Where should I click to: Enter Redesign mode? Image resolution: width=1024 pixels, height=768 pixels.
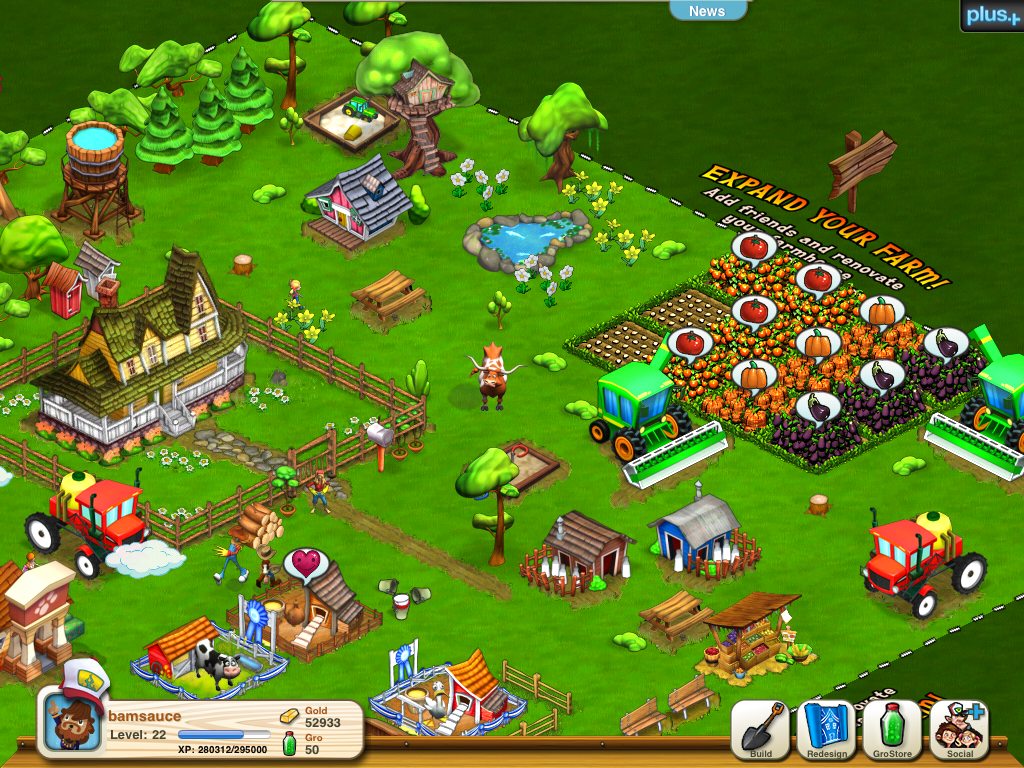point(825,730)
